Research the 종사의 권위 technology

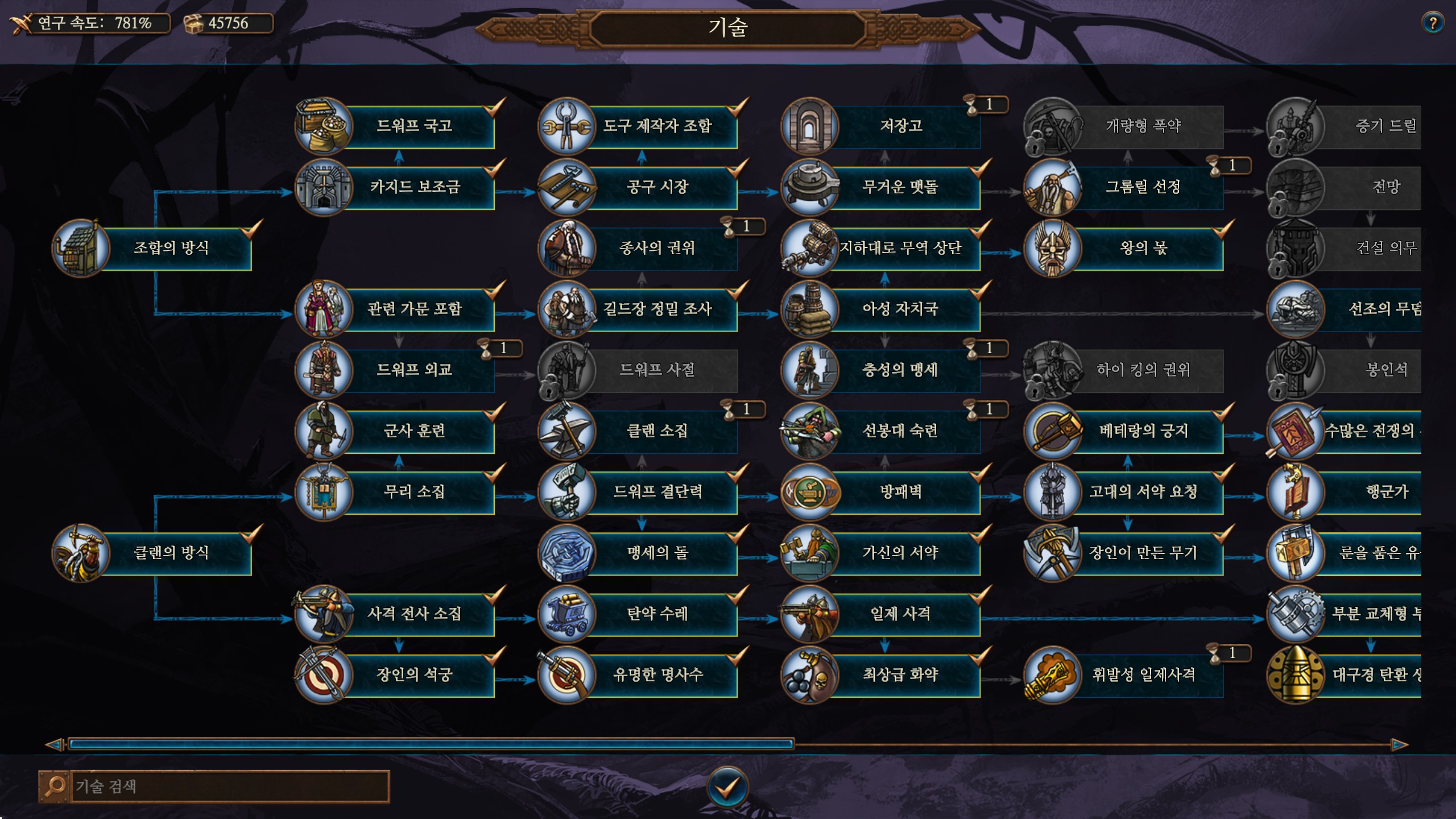657,248
